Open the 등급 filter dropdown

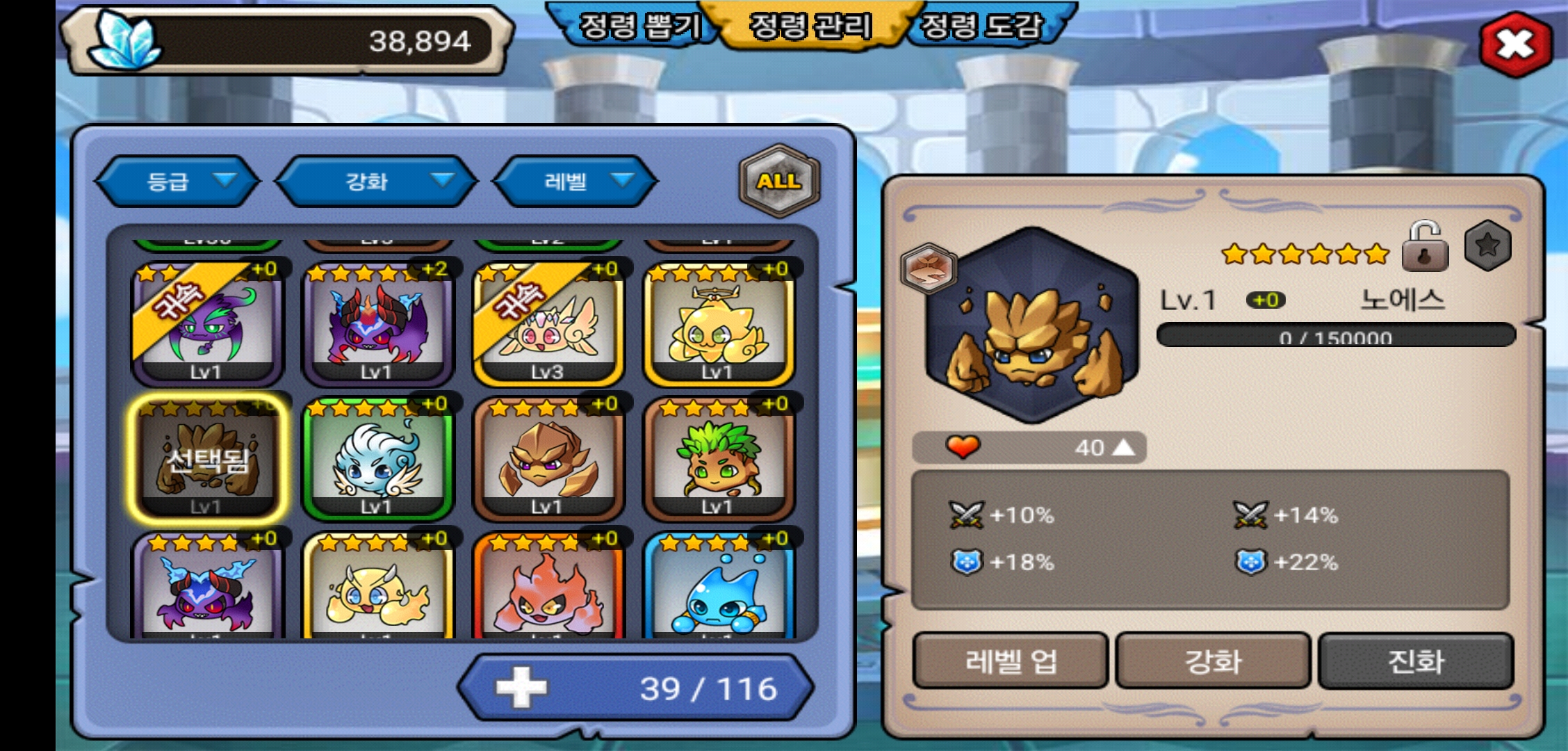pyautogui.click(x=178, y=181)
